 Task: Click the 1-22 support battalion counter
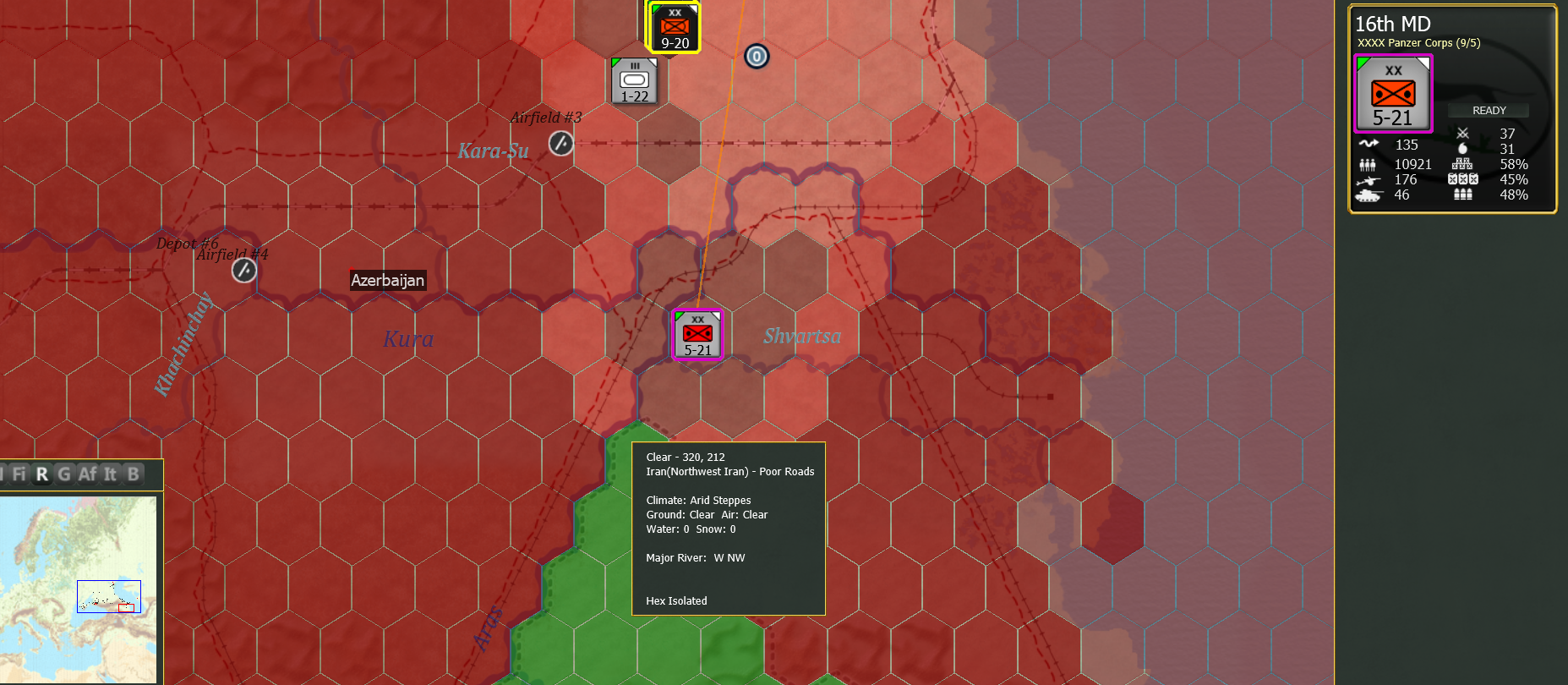pos(635,79)
